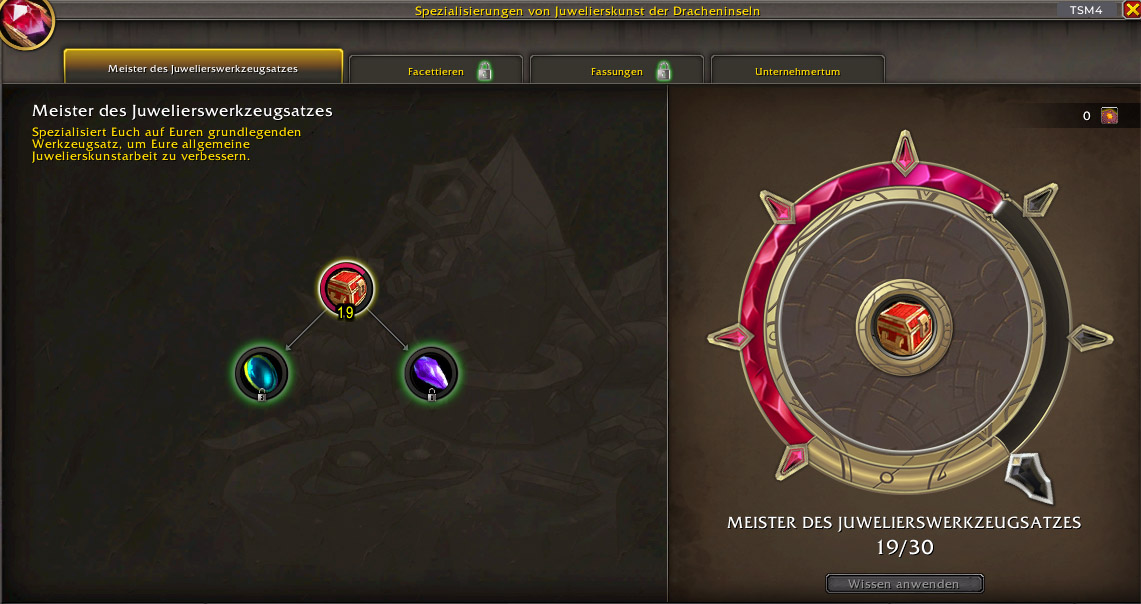Select the locked blue gem node
Screen dimensions: 1141x604
(x=261, y=372)
